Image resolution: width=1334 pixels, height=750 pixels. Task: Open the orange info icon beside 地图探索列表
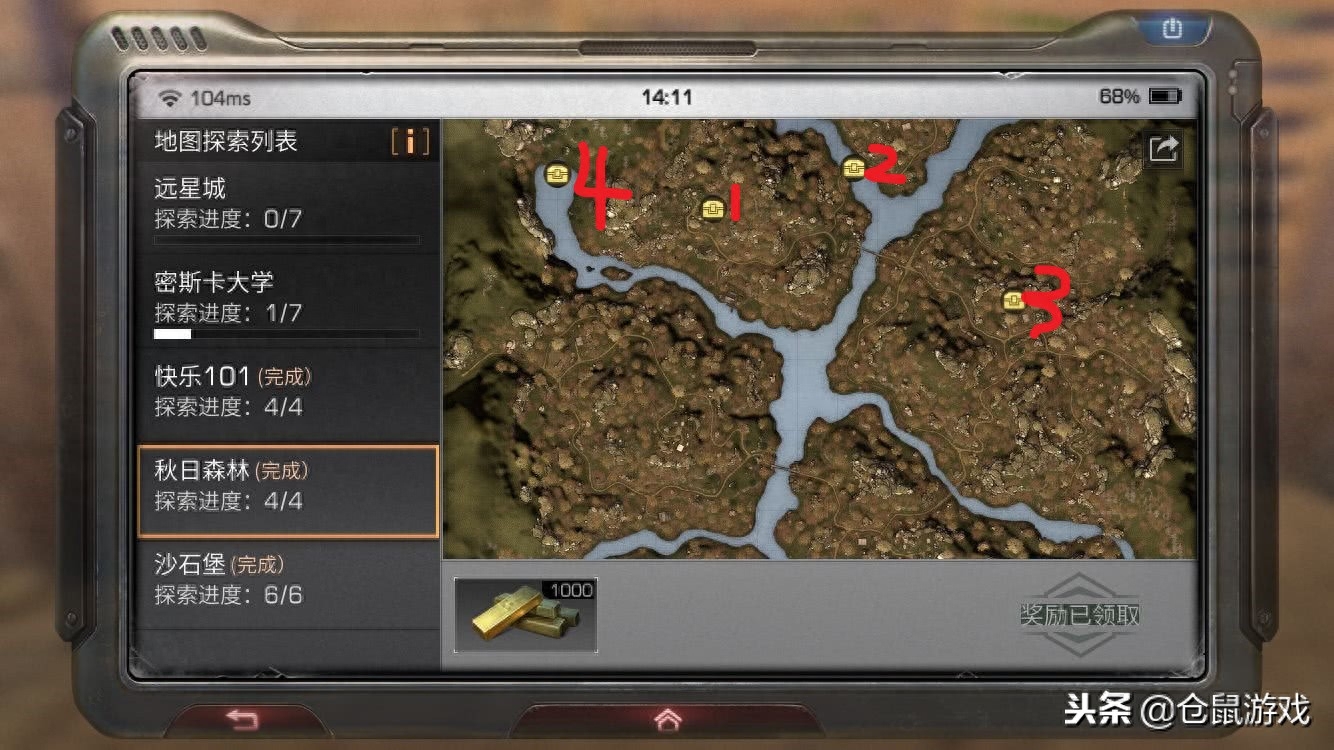410,142
